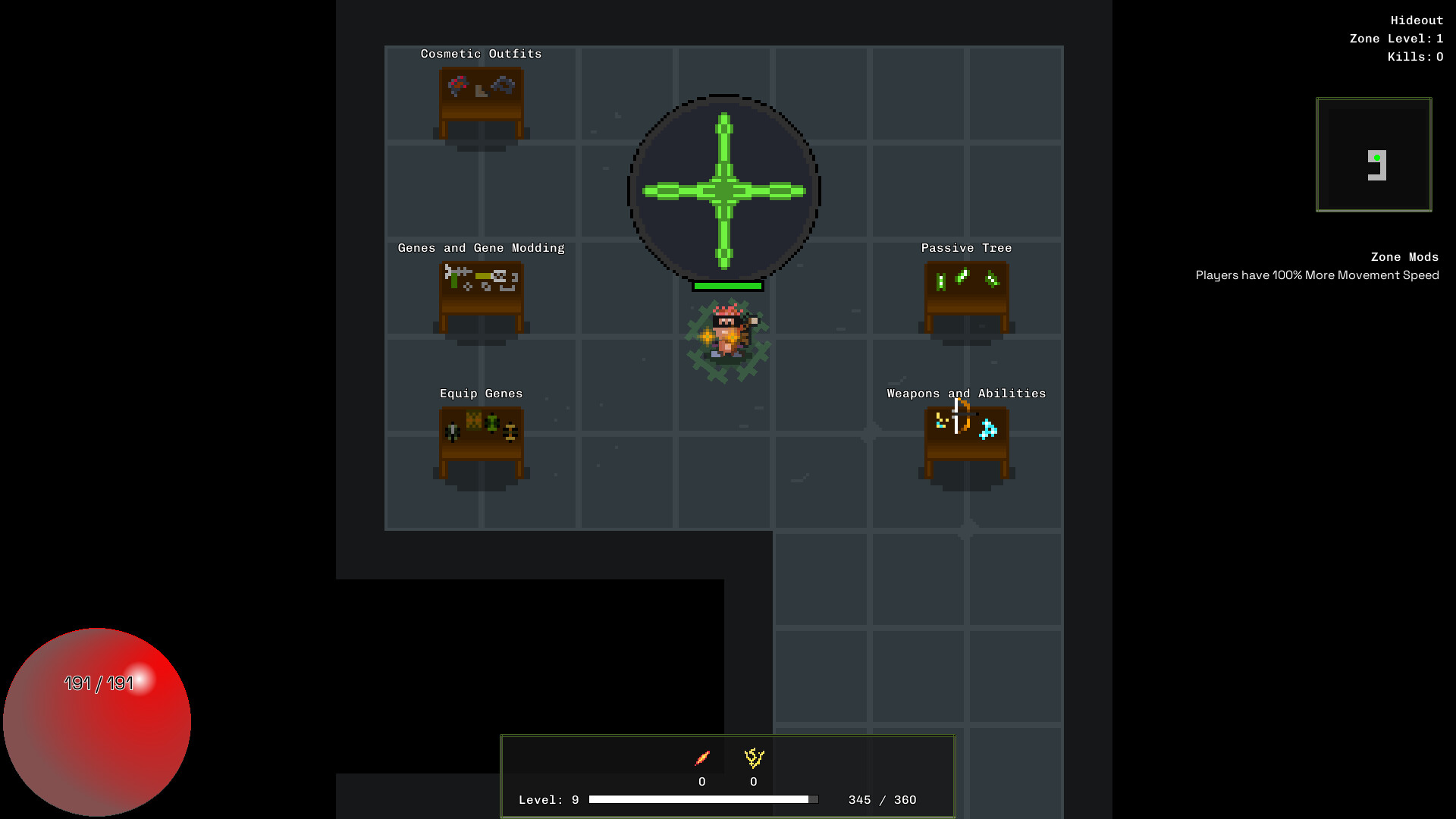Click the Passive Tree label text
Screen dimensions: 1456x819
[x=965, y=247]
